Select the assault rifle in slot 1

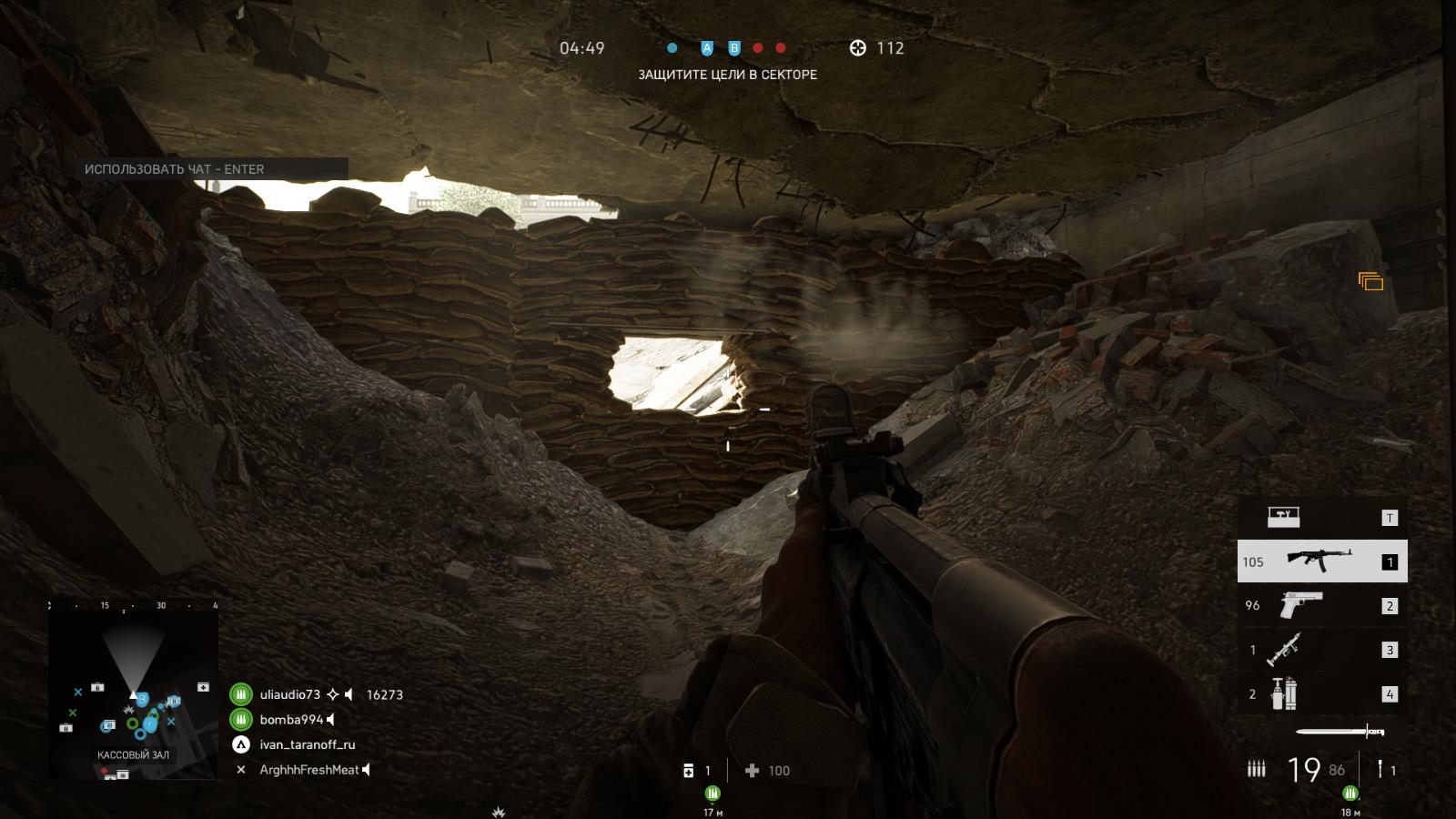point(1321,561)
